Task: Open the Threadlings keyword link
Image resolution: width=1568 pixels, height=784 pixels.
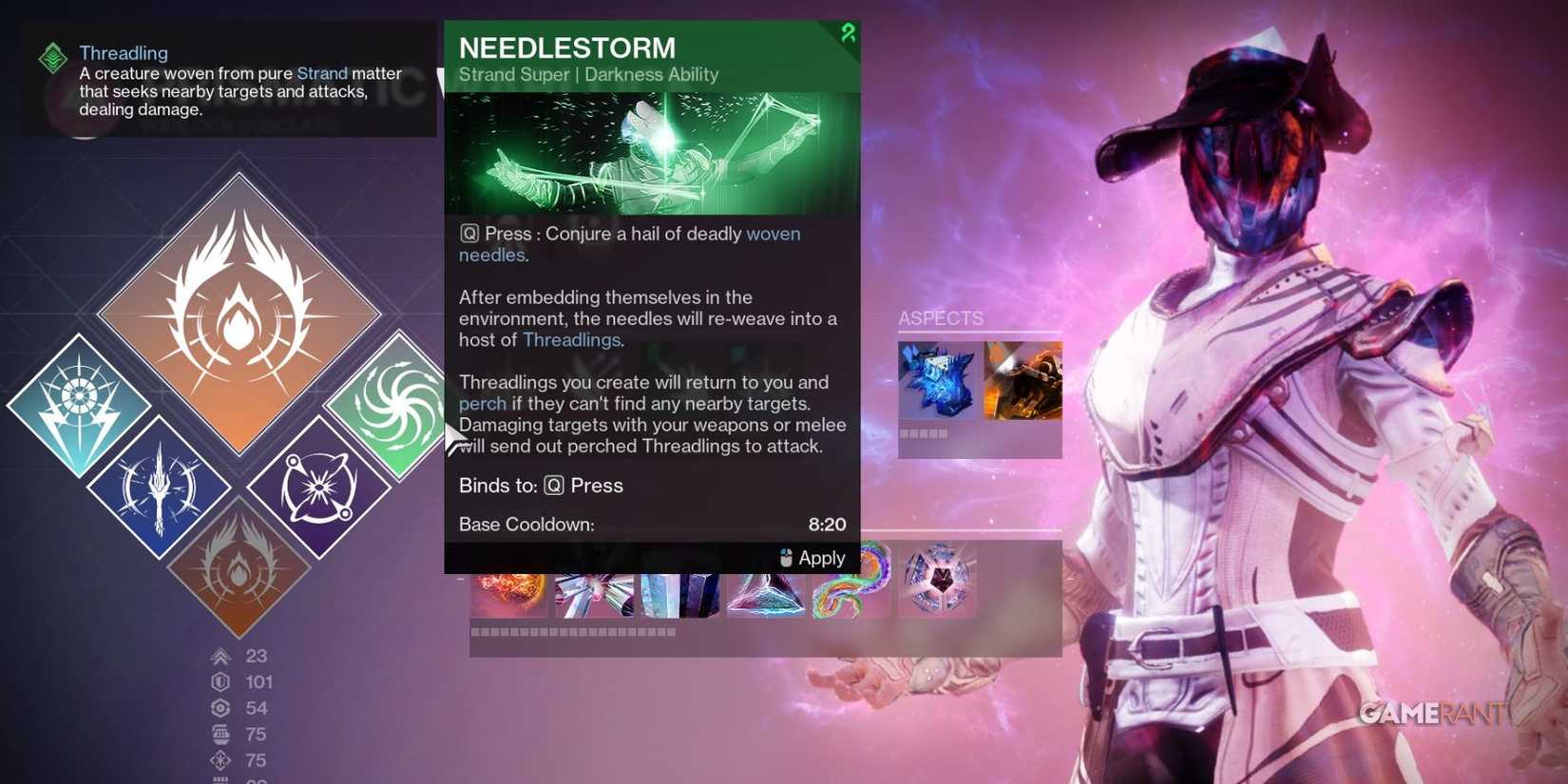Action: pos(570,339)
